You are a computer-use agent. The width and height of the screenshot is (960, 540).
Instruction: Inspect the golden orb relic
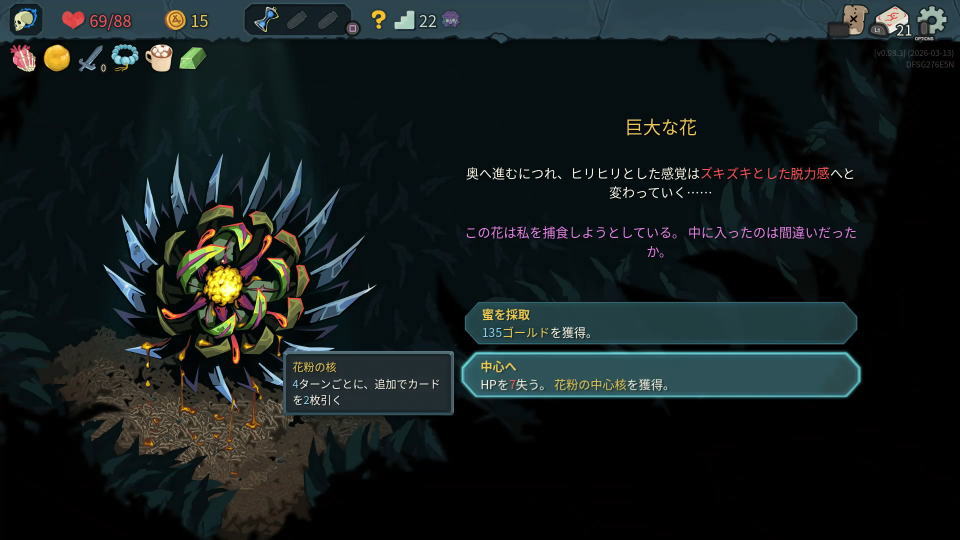pyautogui.click(x=57, y=59)
